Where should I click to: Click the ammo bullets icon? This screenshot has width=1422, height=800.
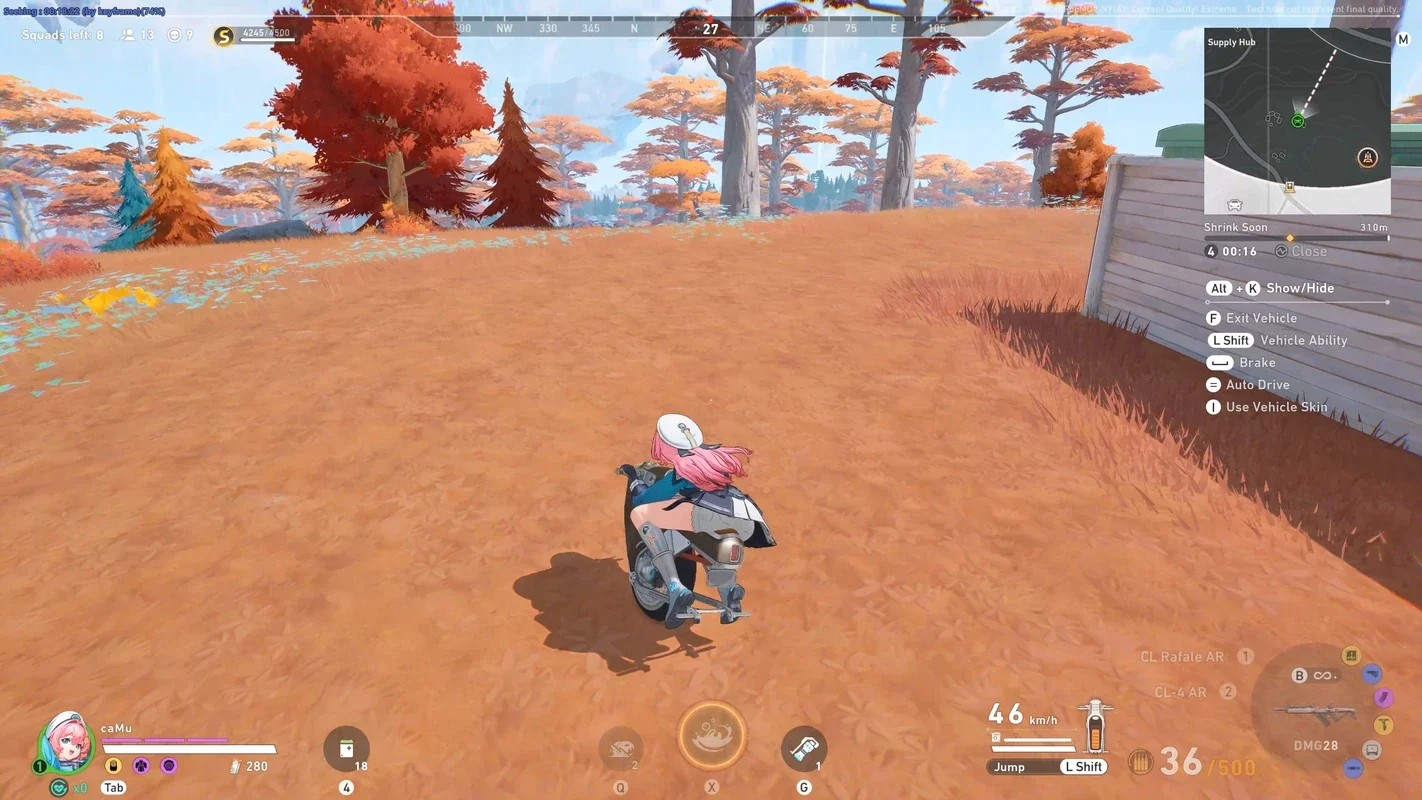point(1140,763)
